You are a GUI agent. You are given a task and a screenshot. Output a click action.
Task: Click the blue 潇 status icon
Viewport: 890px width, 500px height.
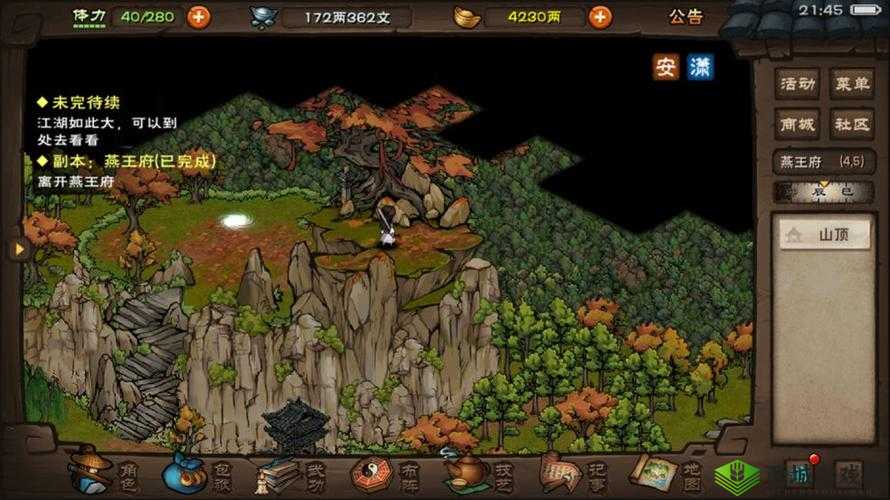[700, 67]
